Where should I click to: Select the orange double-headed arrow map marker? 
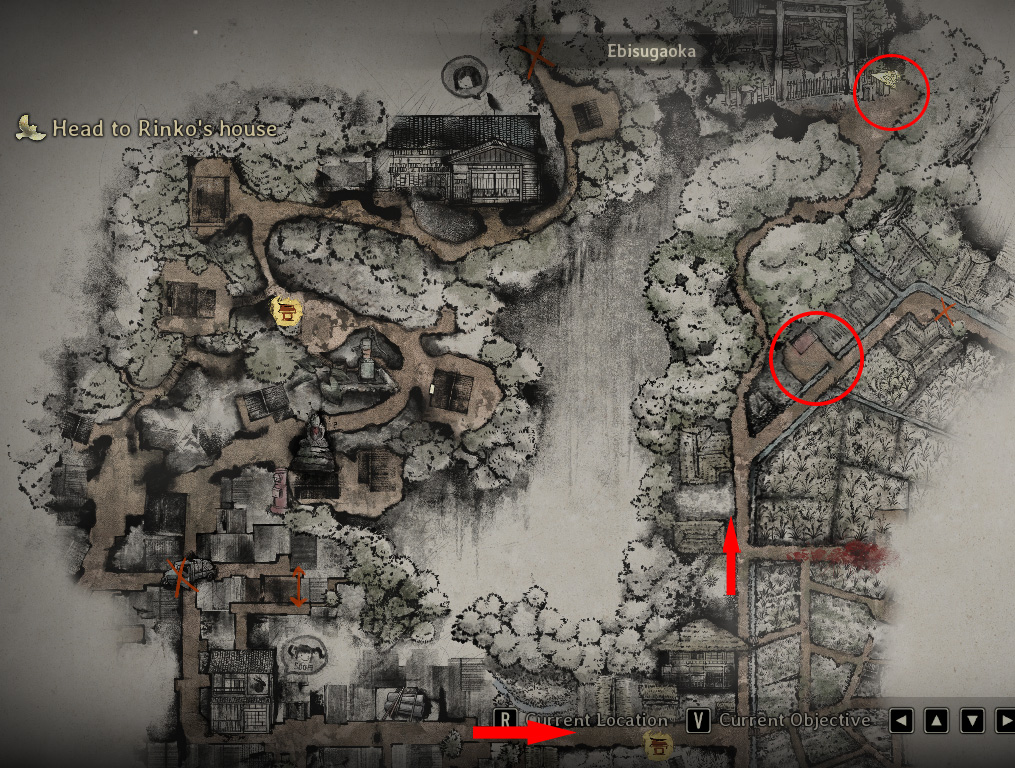298,585
